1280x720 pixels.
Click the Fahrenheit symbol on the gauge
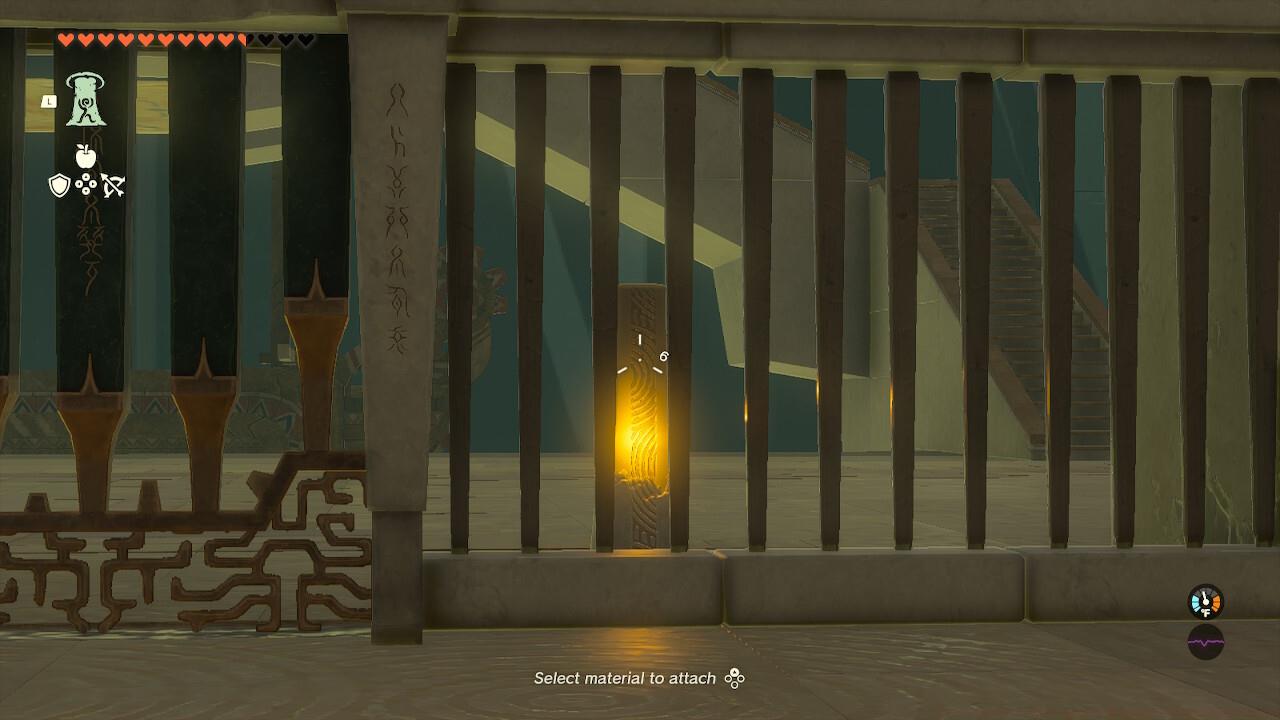click(1206, 613)
